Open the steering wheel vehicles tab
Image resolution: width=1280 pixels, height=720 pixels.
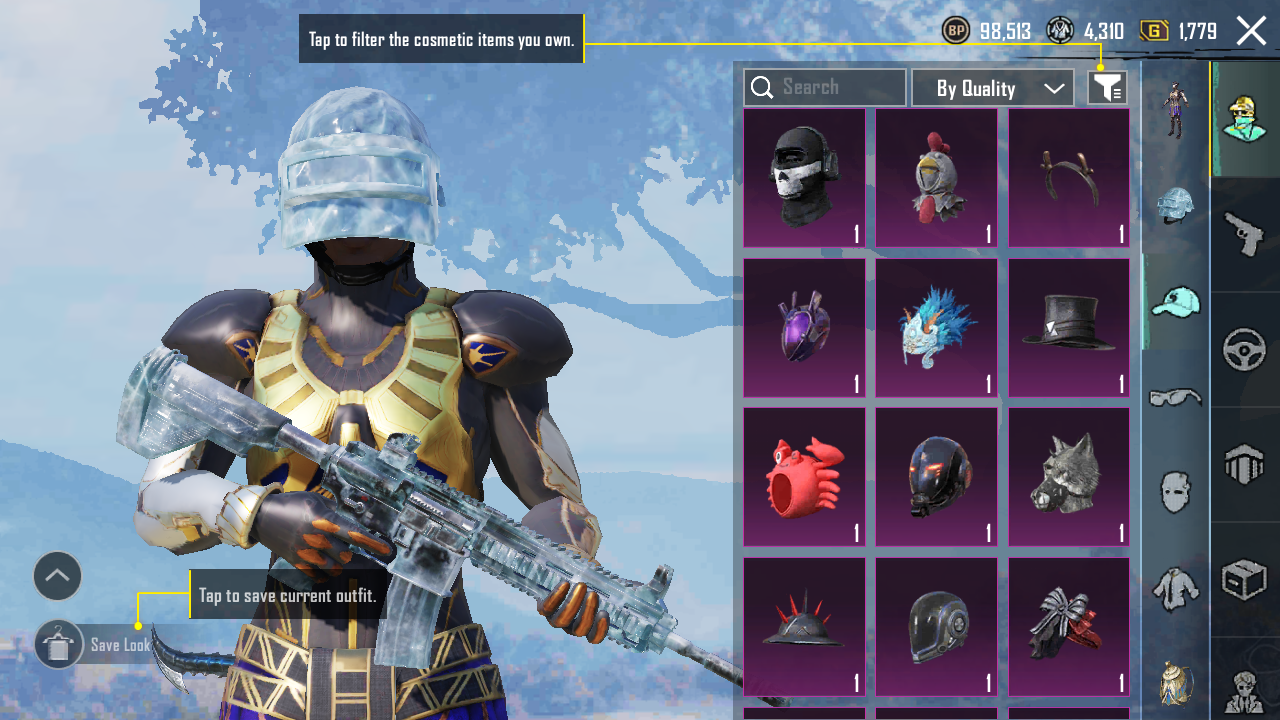1245,350
